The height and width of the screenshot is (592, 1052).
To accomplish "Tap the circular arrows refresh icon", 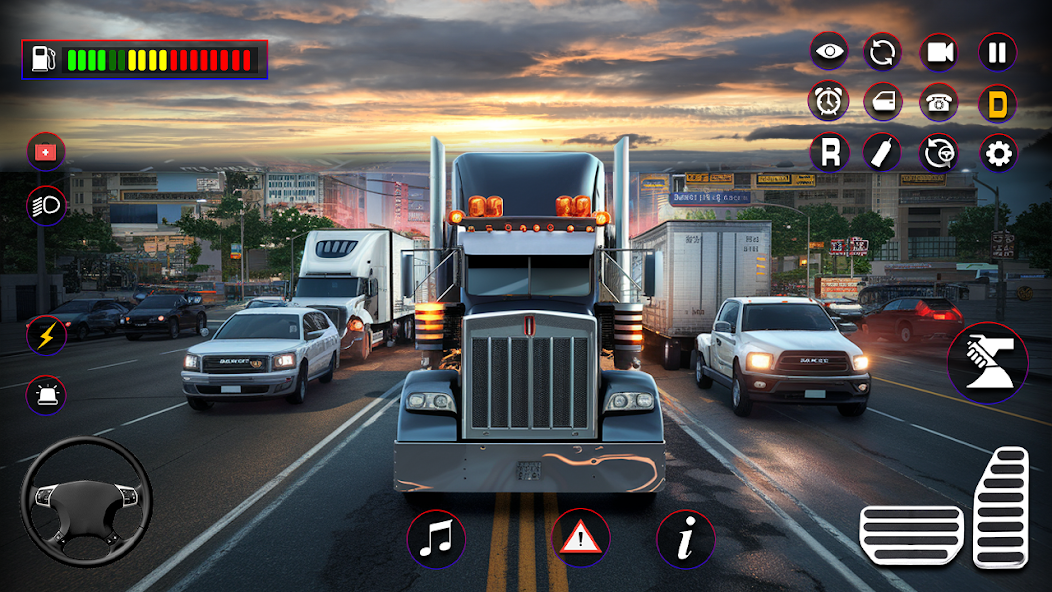I will (x=882, y=52).
